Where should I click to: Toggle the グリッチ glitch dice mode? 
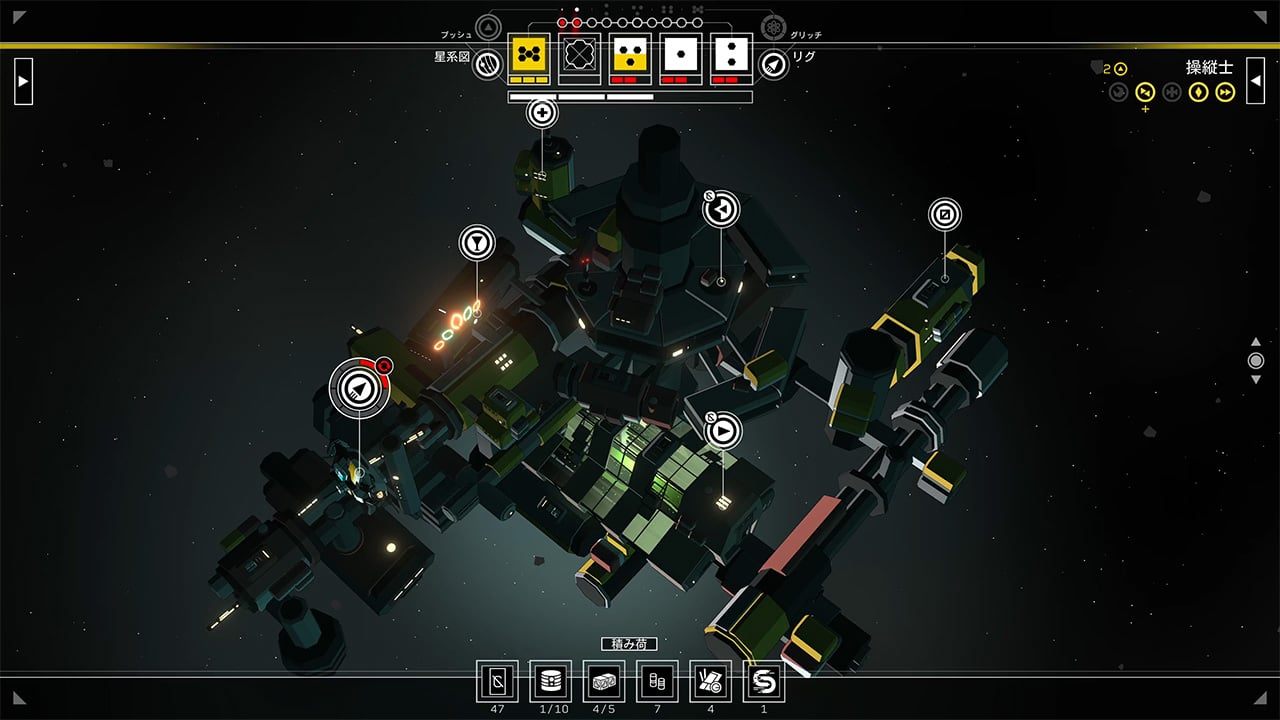[x=772, y=27]
